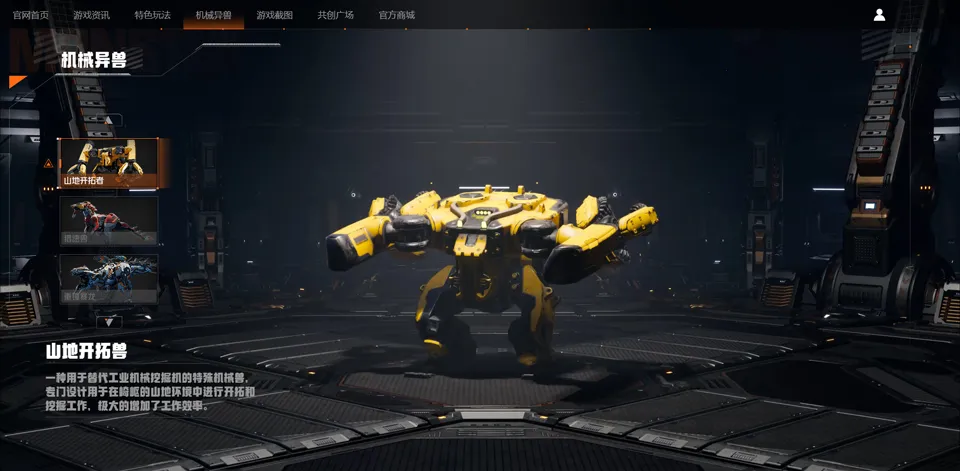Go to the 游戏资讯 news section

click(91, 15)
